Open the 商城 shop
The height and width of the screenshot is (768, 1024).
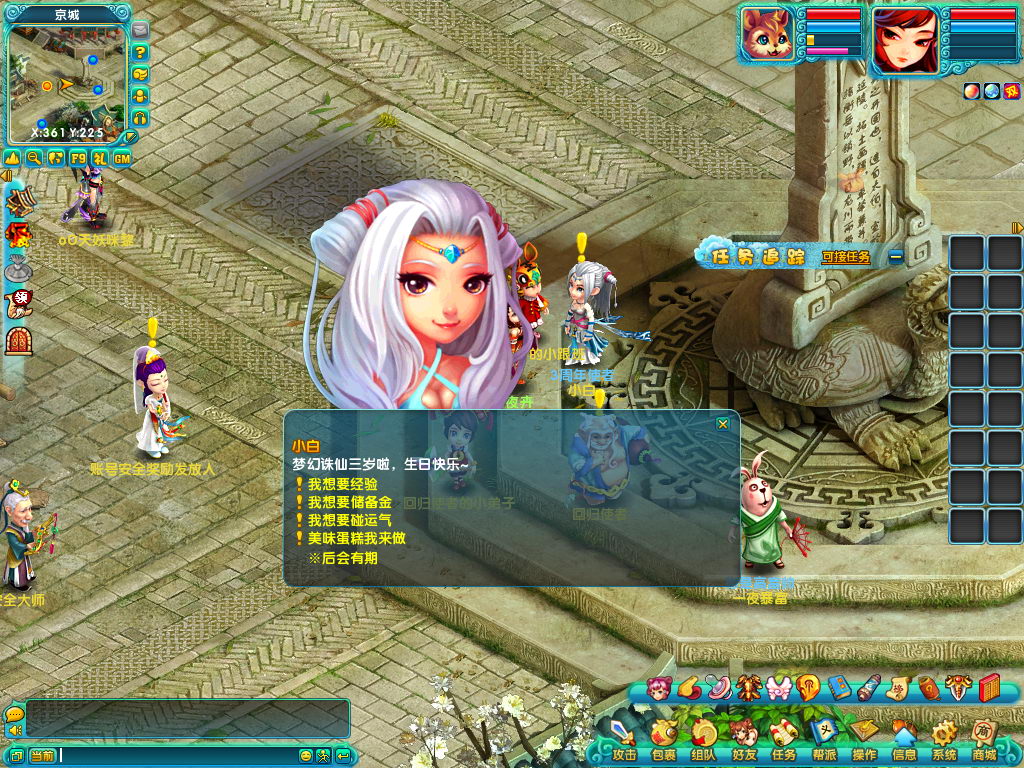click(x=984, y=738)
